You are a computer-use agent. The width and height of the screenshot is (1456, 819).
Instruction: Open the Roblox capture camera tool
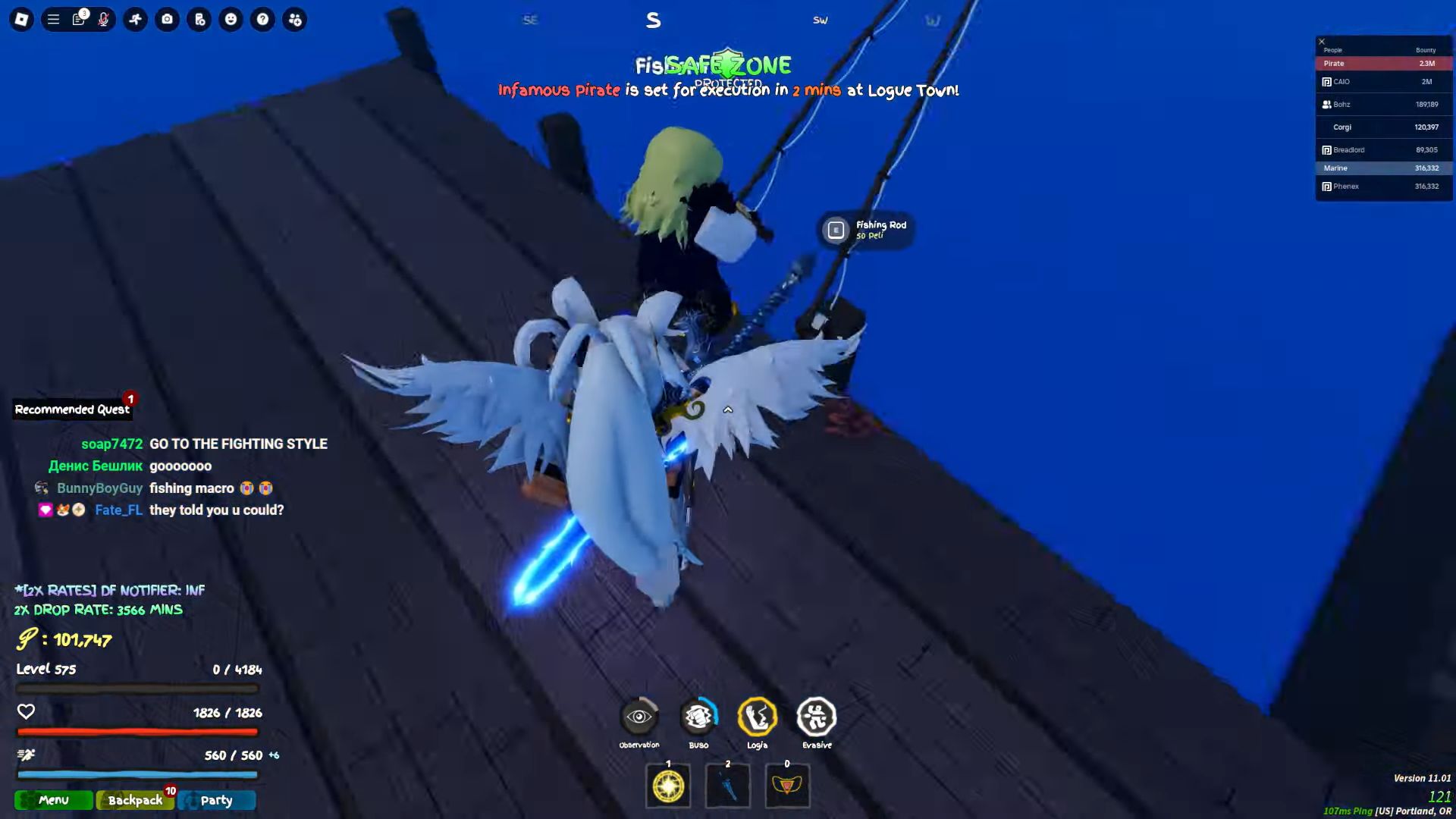[167, 20]
